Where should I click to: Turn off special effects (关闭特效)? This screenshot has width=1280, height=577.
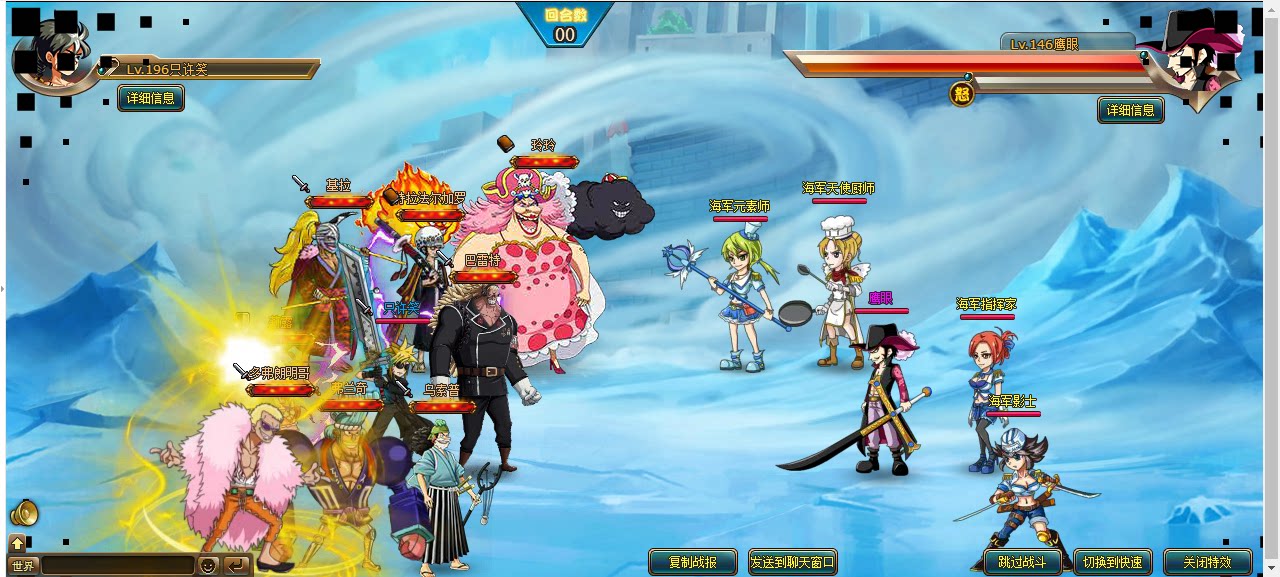pyautogui.click(x=1207, y=562)
